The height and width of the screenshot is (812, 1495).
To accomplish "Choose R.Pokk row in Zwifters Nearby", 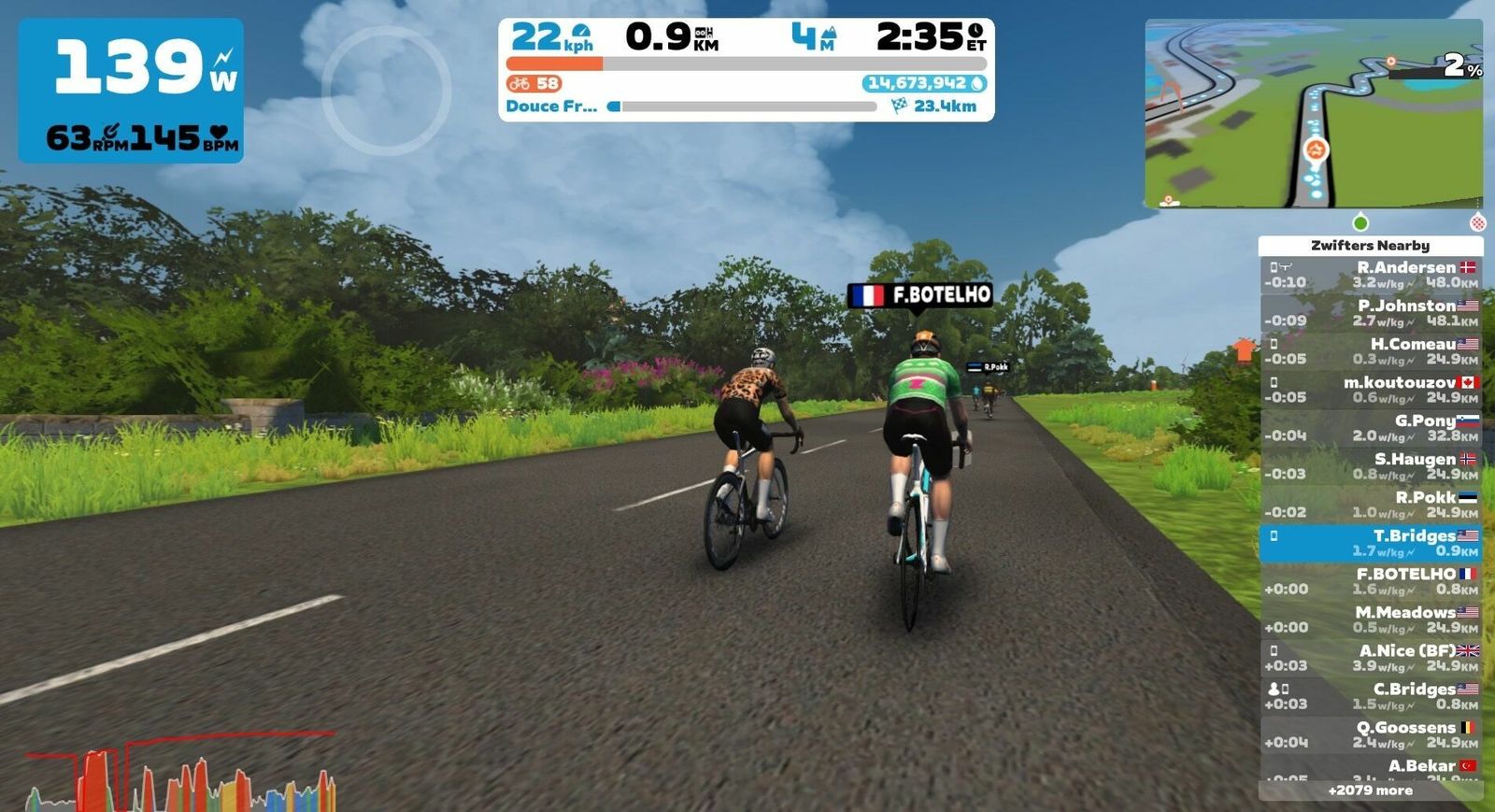I will coord(1370,505).
